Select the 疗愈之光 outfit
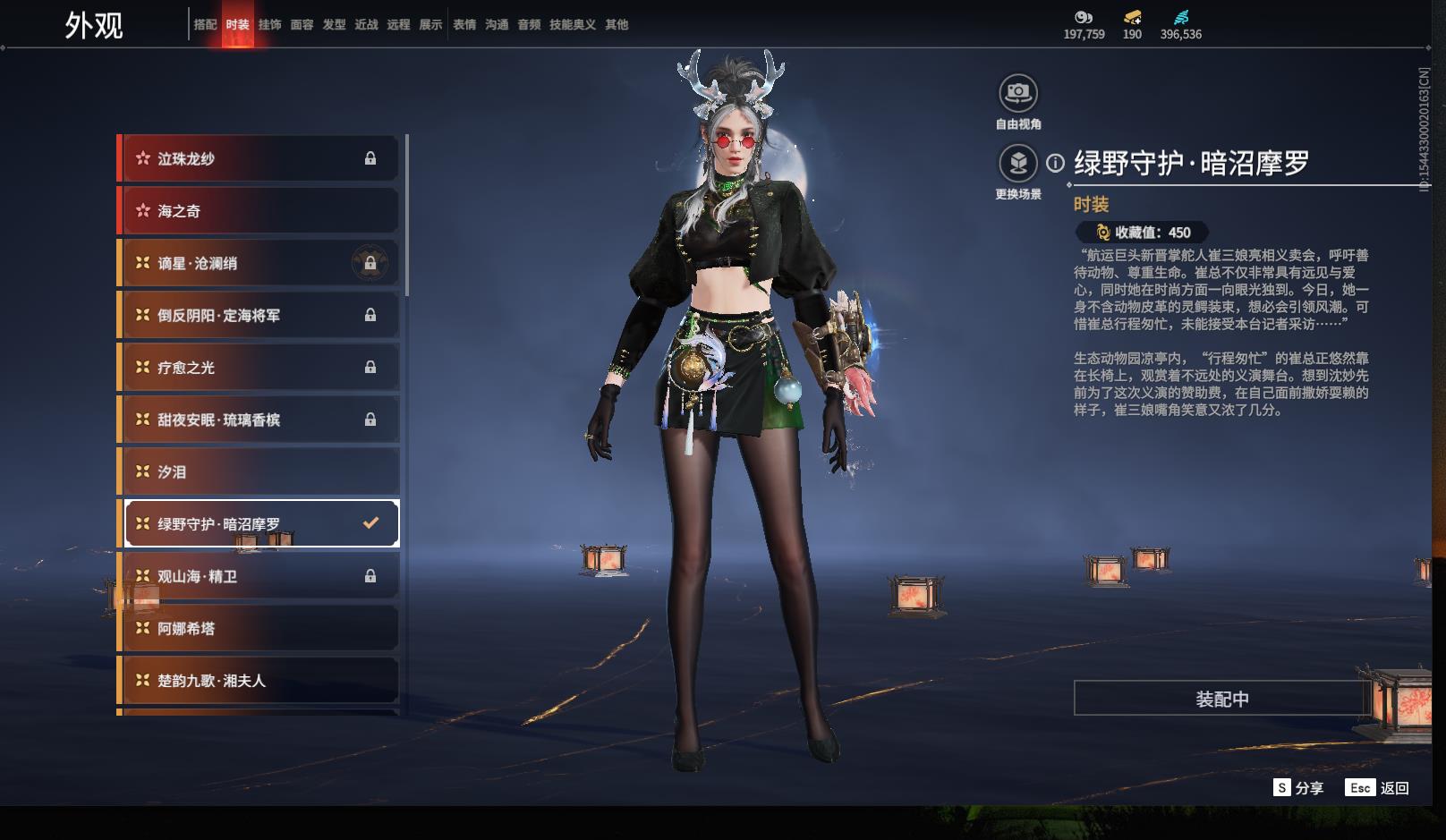The image size is (1446, 840). pos(259,368)
